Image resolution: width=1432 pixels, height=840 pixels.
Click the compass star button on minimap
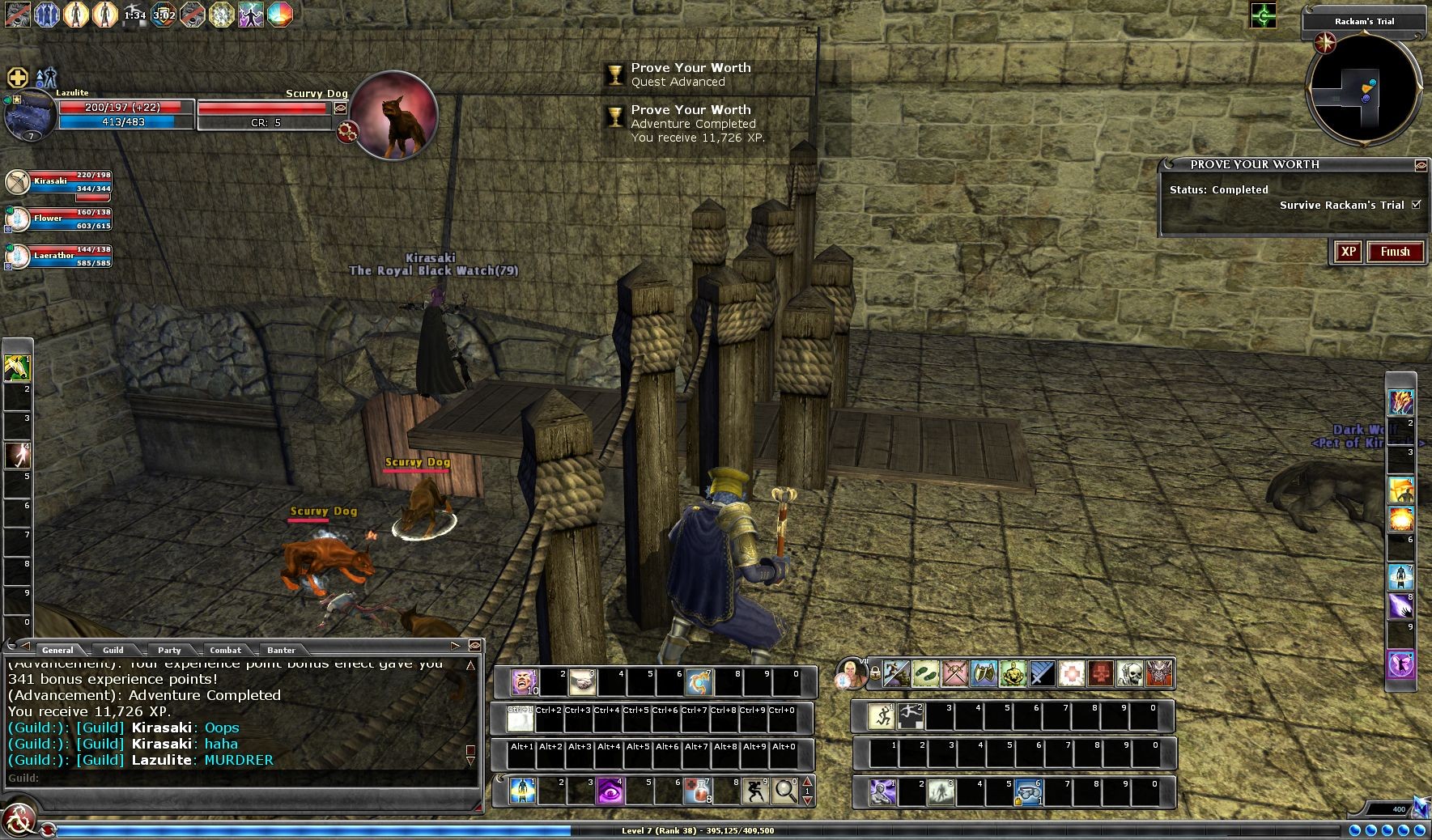(1325, 43)
